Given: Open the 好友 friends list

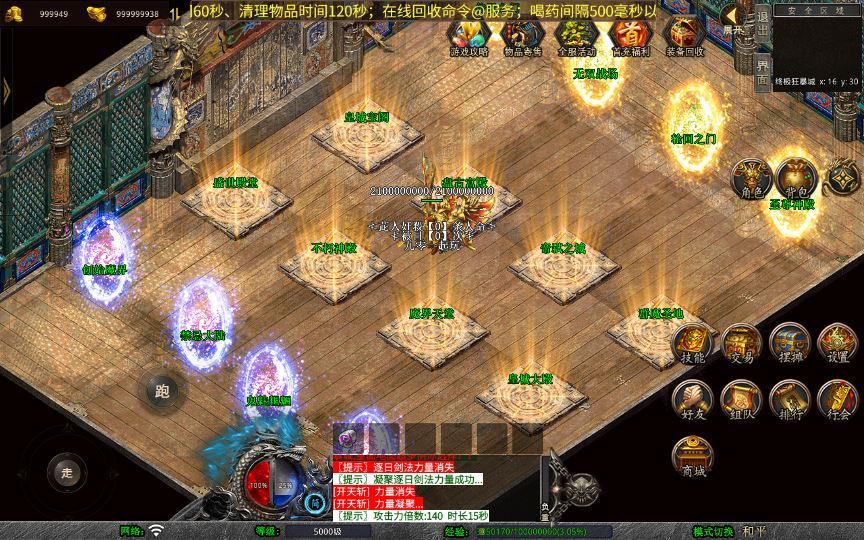Looking at the screenshot, I should pyautogui.click(x=693, y=399).
